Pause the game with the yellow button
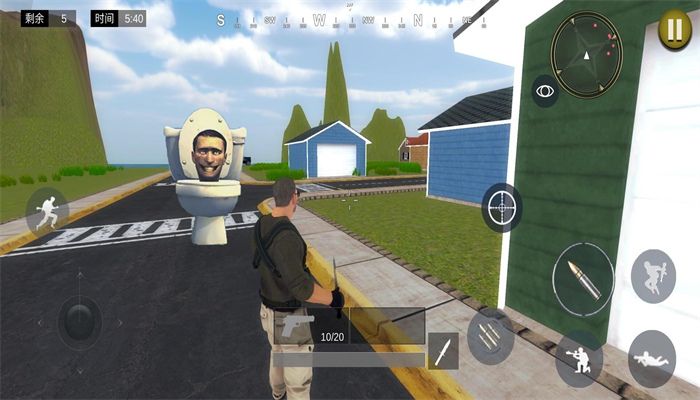 pyautogui.click(x=671, y=28)
